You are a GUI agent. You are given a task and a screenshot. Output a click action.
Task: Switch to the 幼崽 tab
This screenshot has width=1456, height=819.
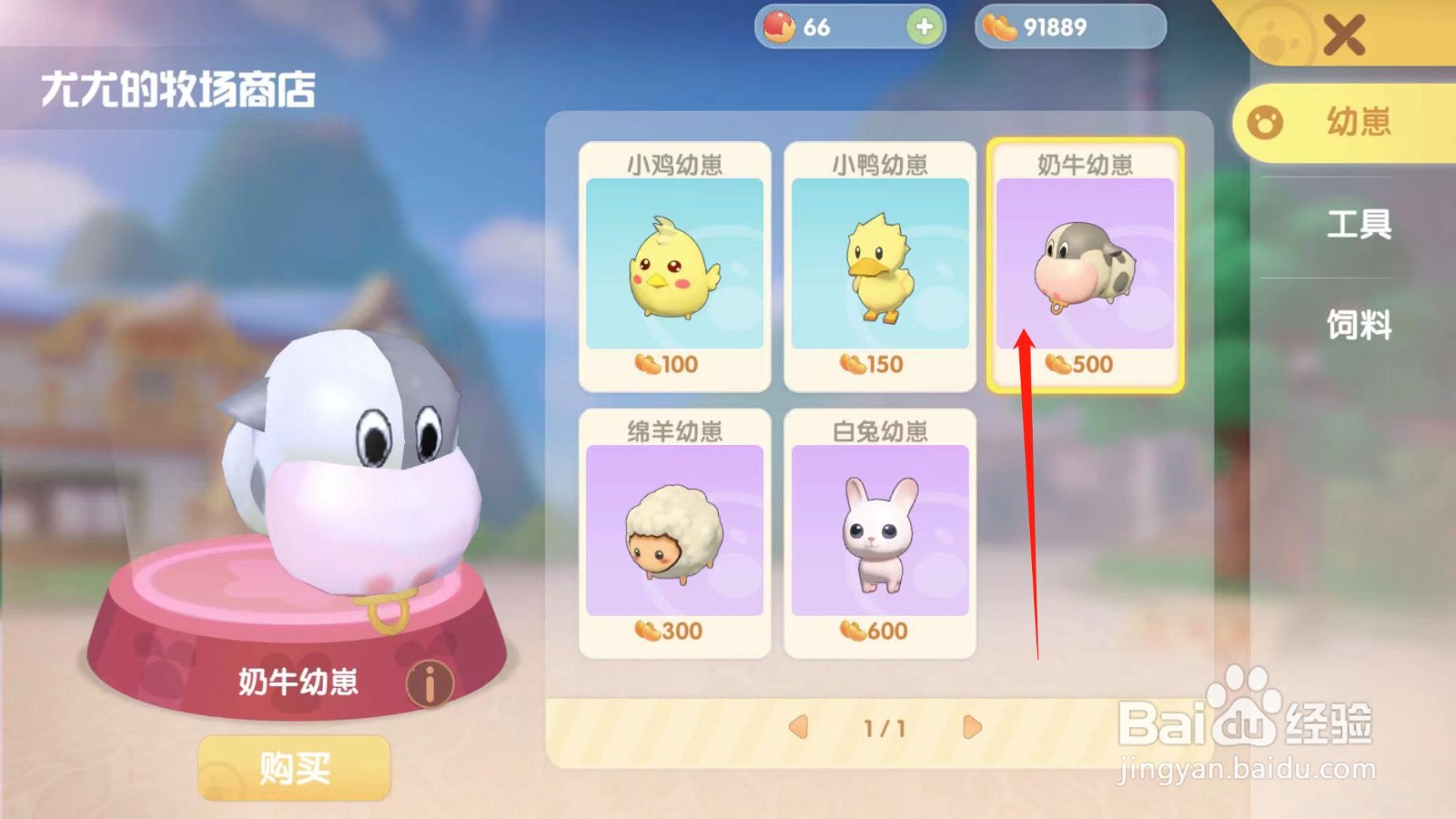tap(1345, 123)
